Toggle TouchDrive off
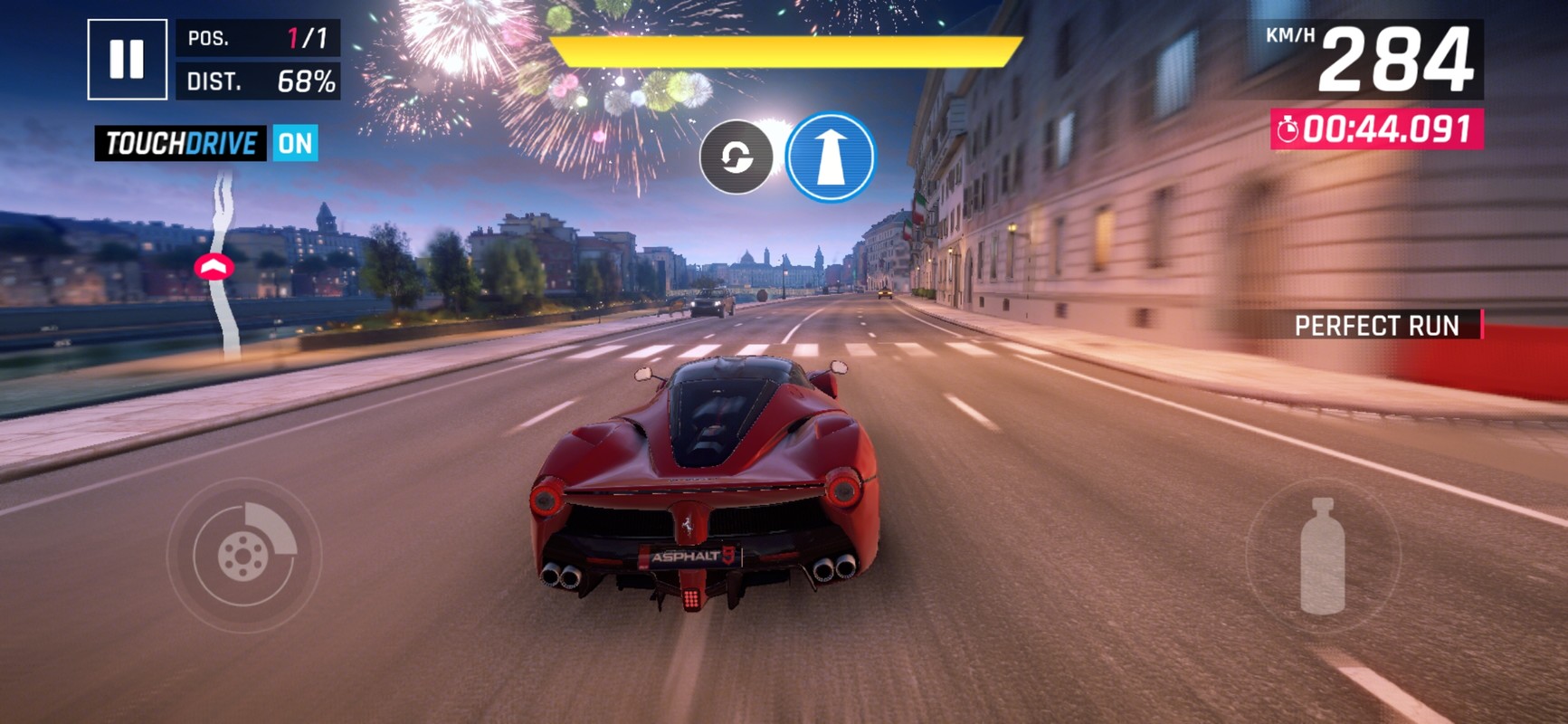The image size is (1568, 724). 295,143
